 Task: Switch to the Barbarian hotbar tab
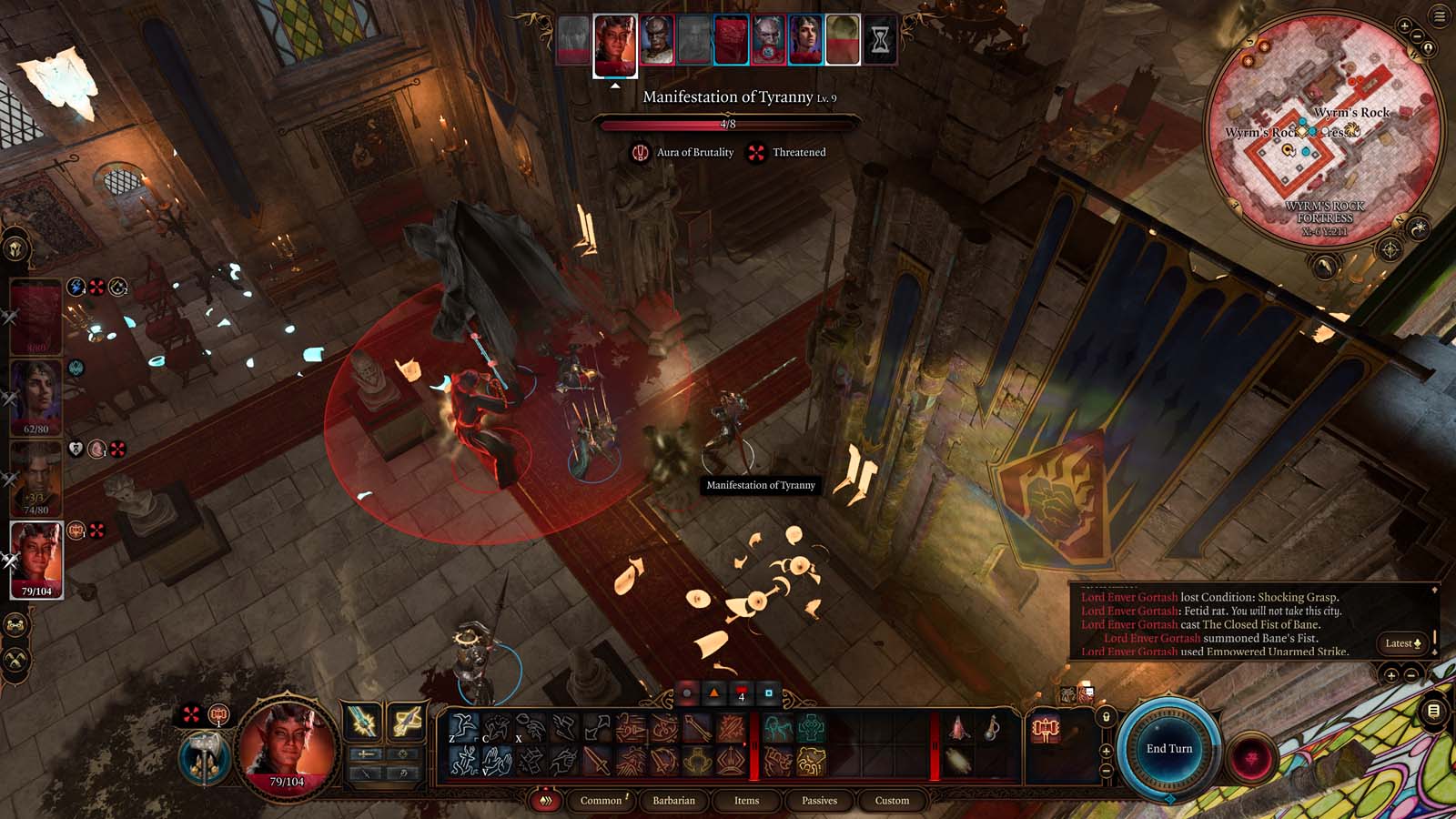tap(672, 801)
